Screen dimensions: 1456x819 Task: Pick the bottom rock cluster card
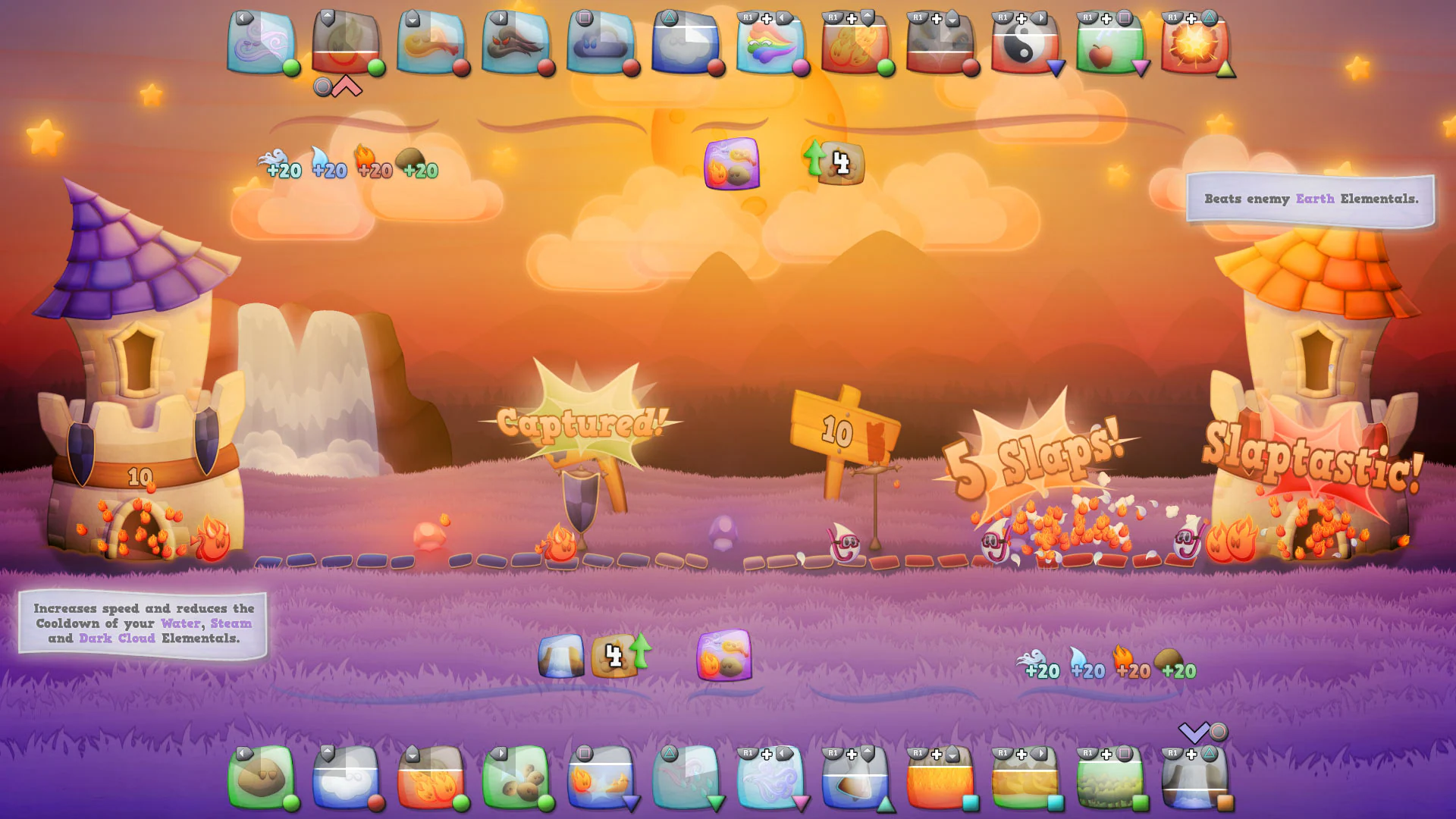pos(516,777)
